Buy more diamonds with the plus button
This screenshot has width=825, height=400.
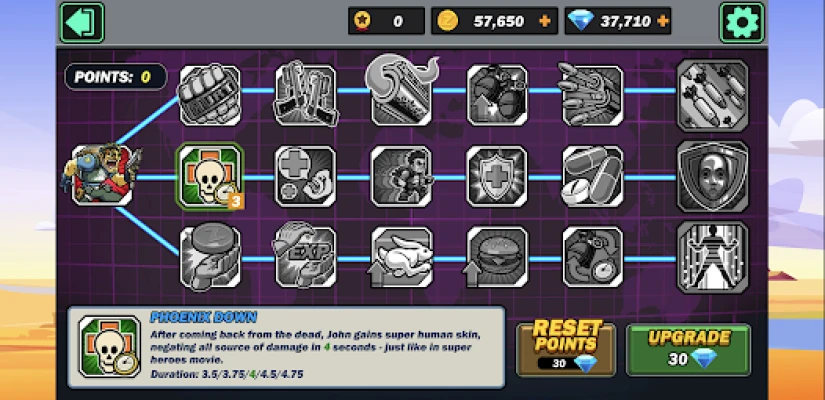click(x=659, y=21)
